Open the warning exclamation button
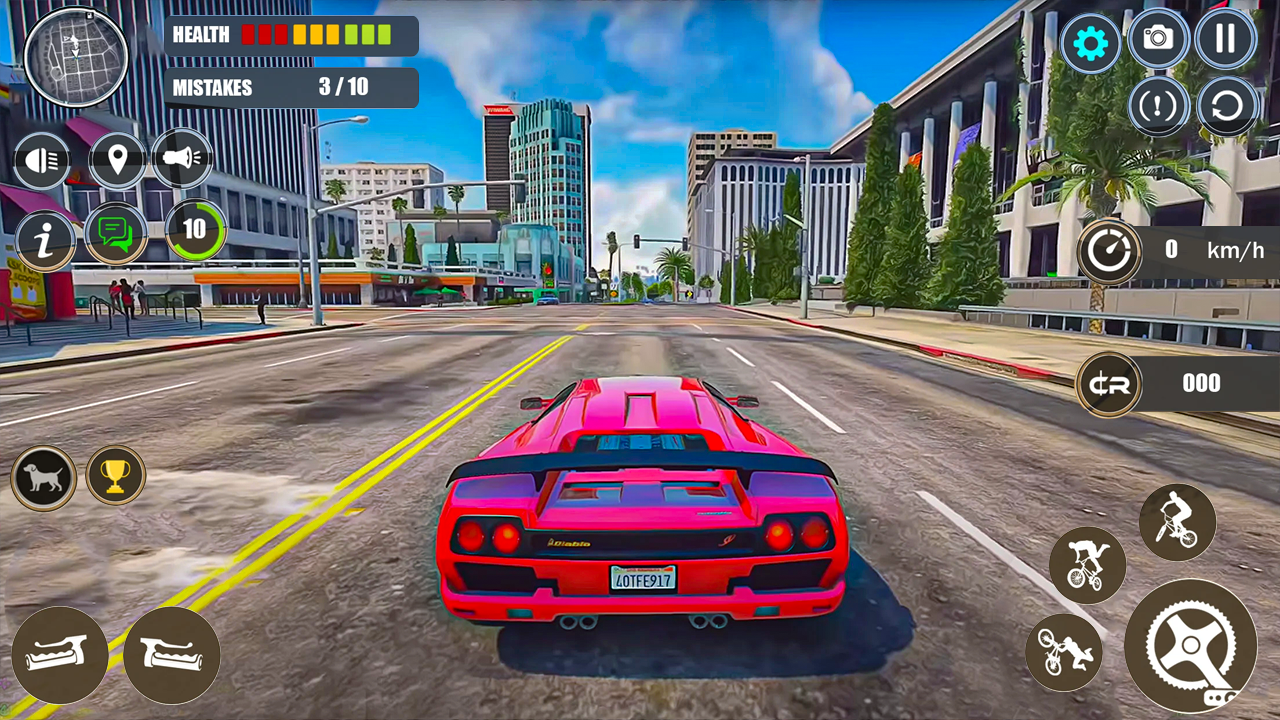The height and width of the screenshot is (720, 1280). 1158,106
